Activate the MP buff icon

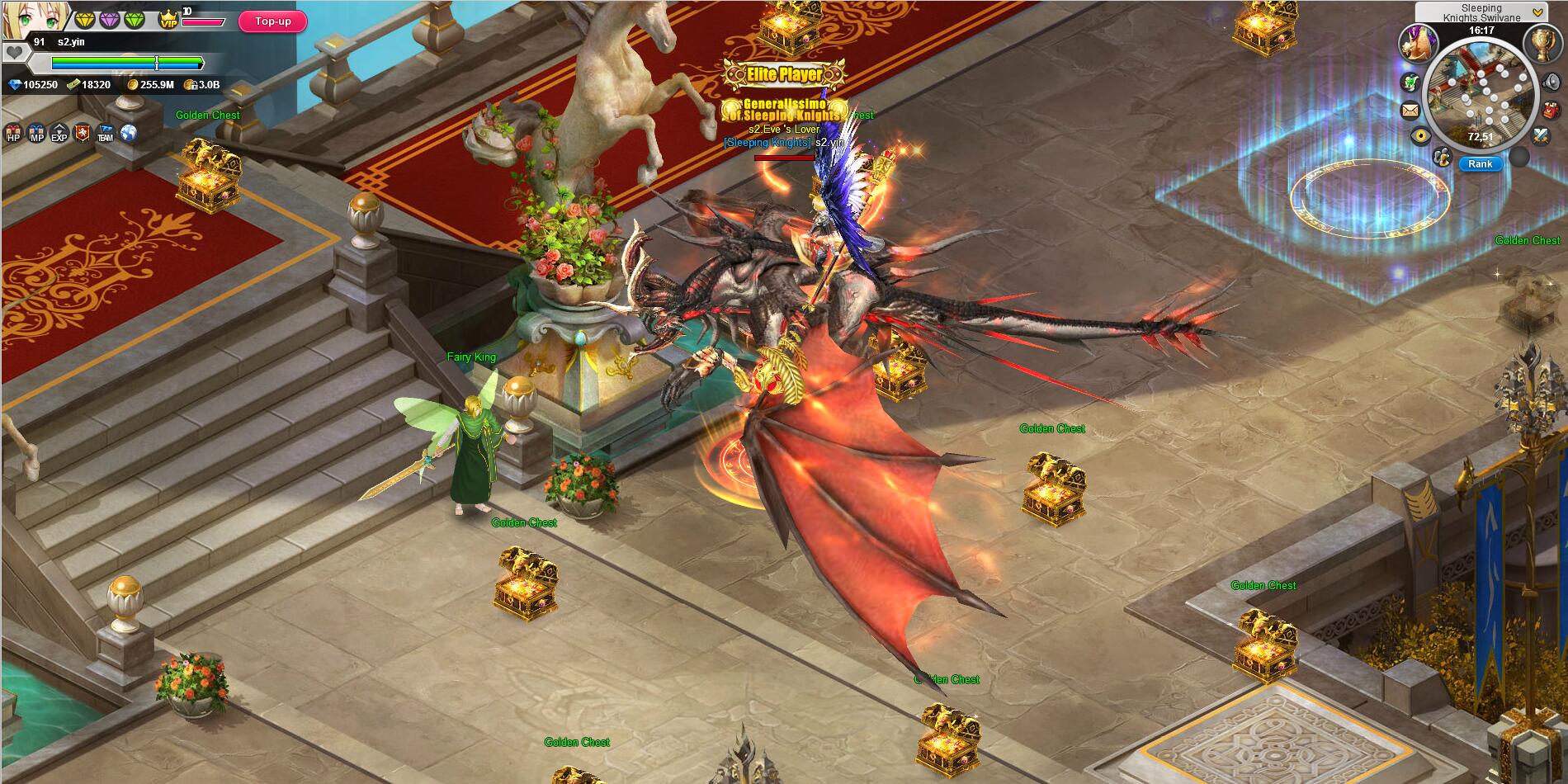[36, 134]
